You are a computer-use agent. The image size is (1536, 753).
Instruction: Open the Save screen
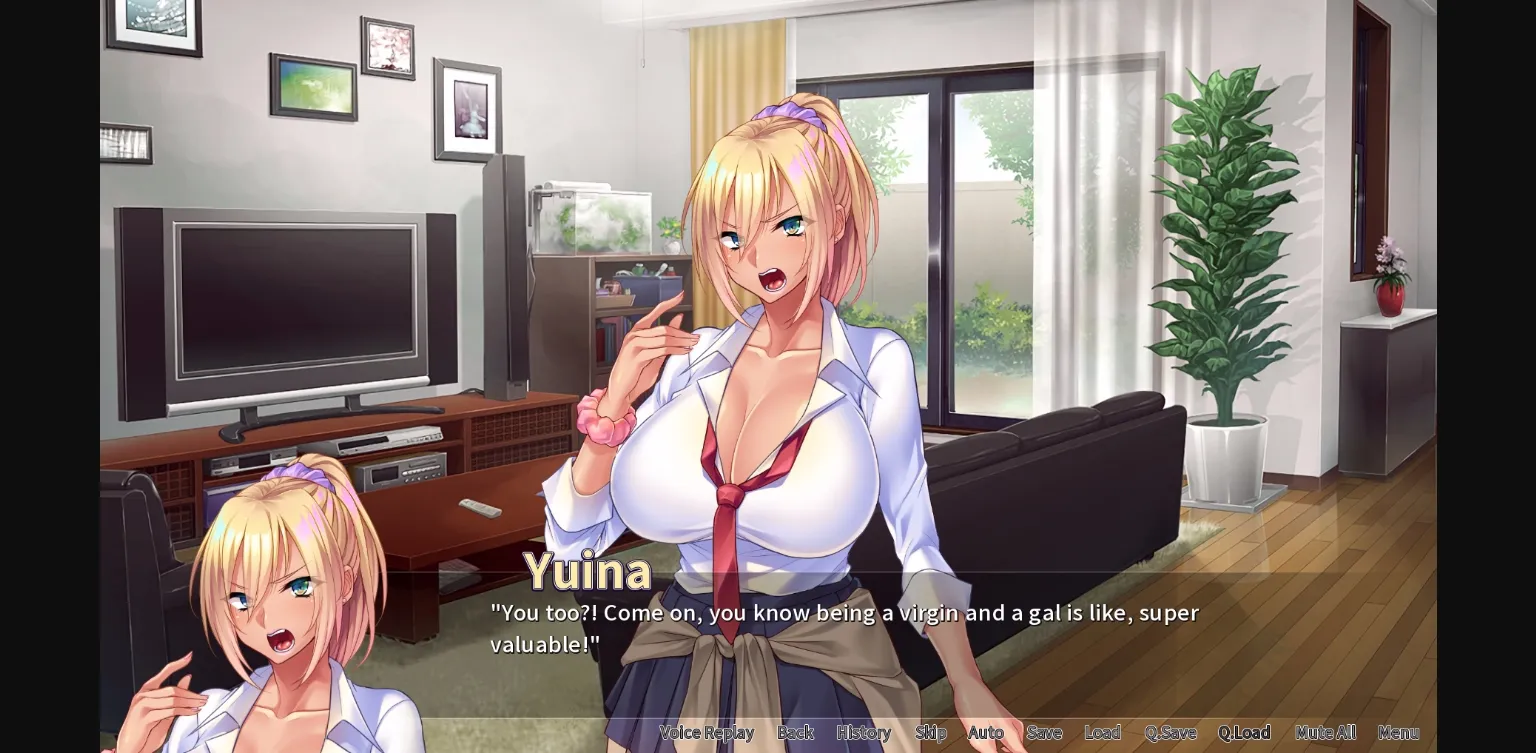coord(1044,732)
